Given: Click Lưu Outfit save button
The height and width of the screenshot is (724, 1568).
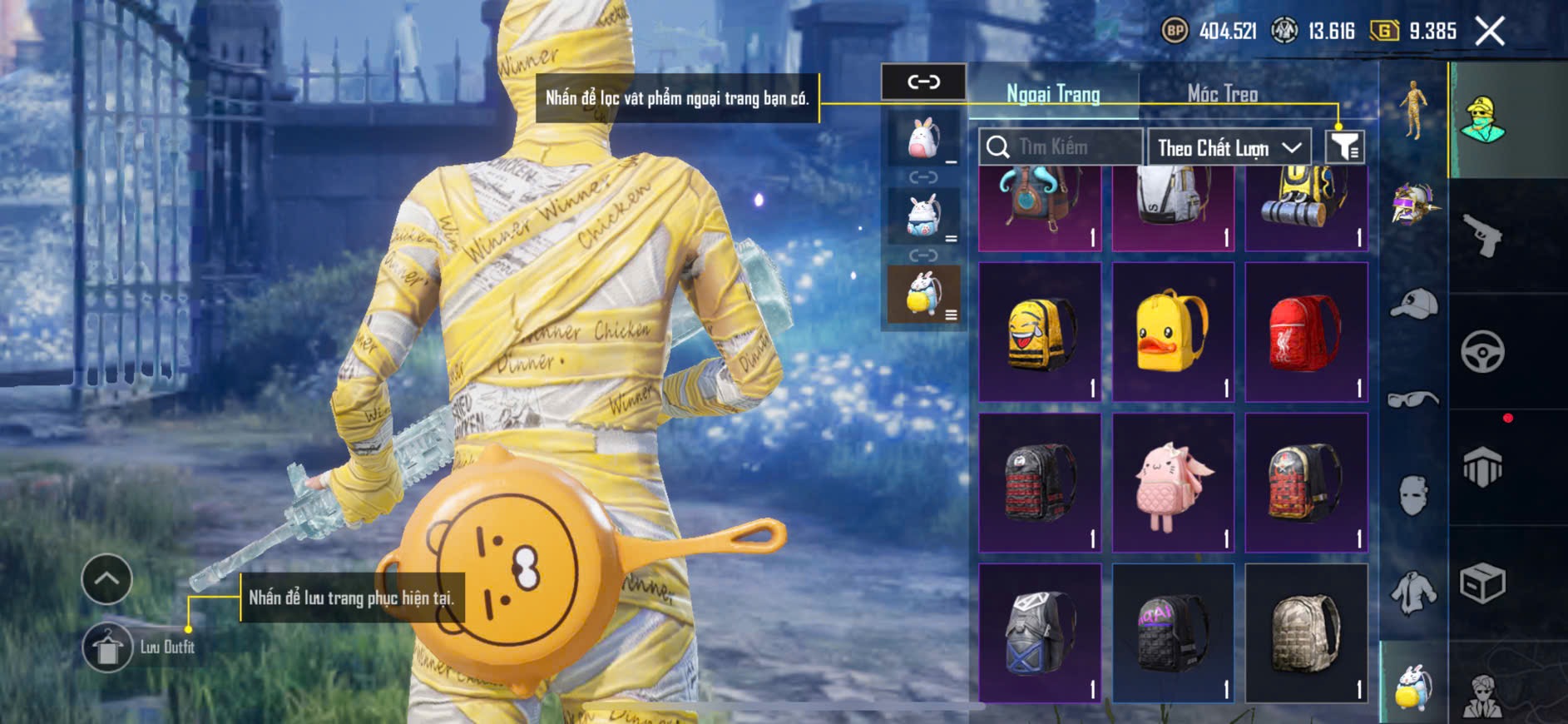Looking at the screenshot, I should point(108,647).
